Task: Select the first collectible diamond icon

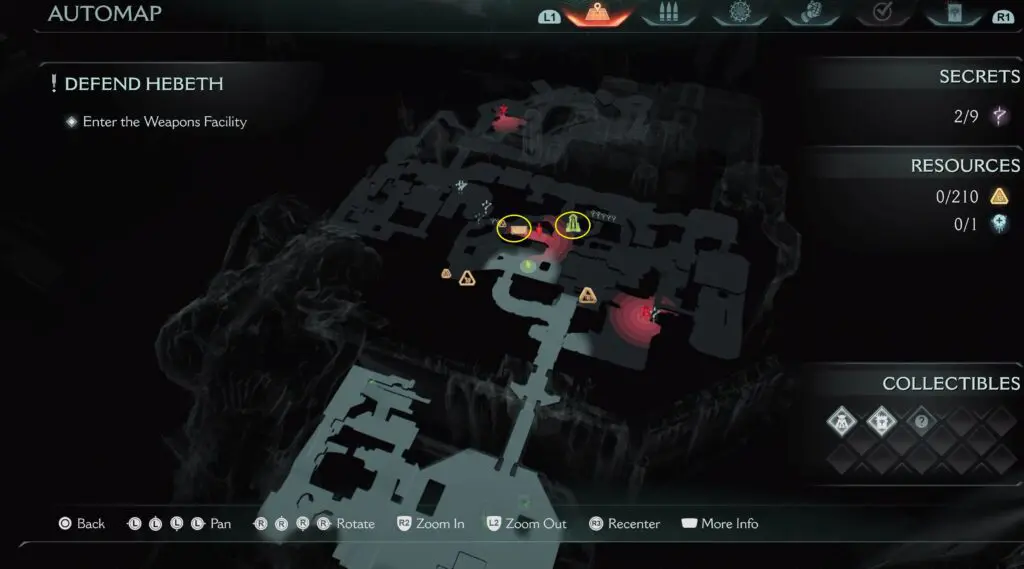Action: (842, 422)
